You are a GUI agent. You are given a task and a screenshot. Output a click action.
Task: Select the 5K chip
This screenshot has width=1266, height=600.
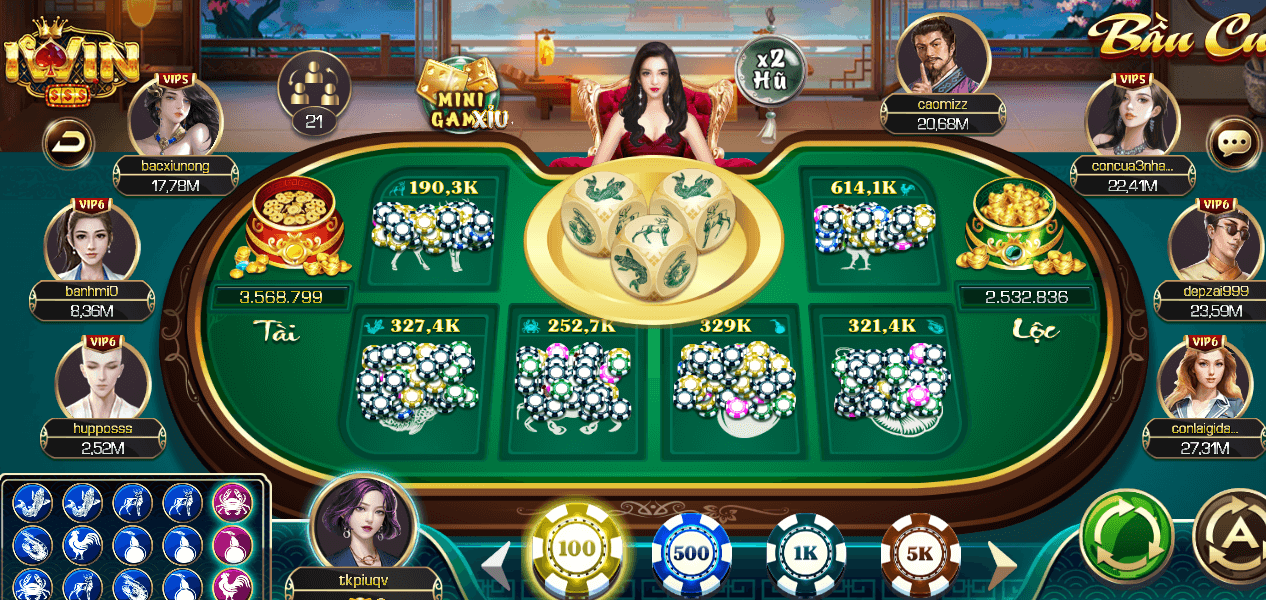[x=920, y=553]
